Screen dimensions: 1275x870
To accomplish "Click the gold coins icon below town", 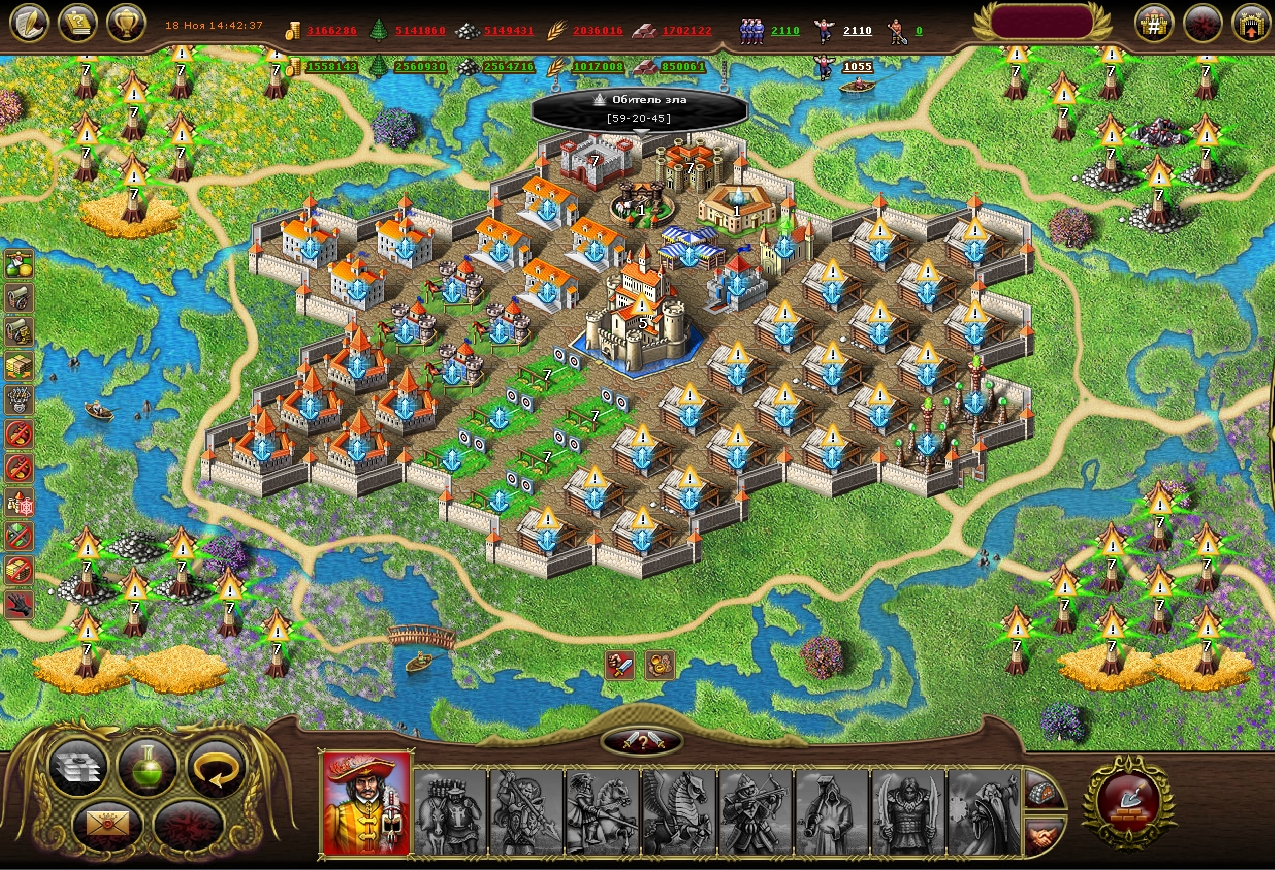I will point(660,664).
